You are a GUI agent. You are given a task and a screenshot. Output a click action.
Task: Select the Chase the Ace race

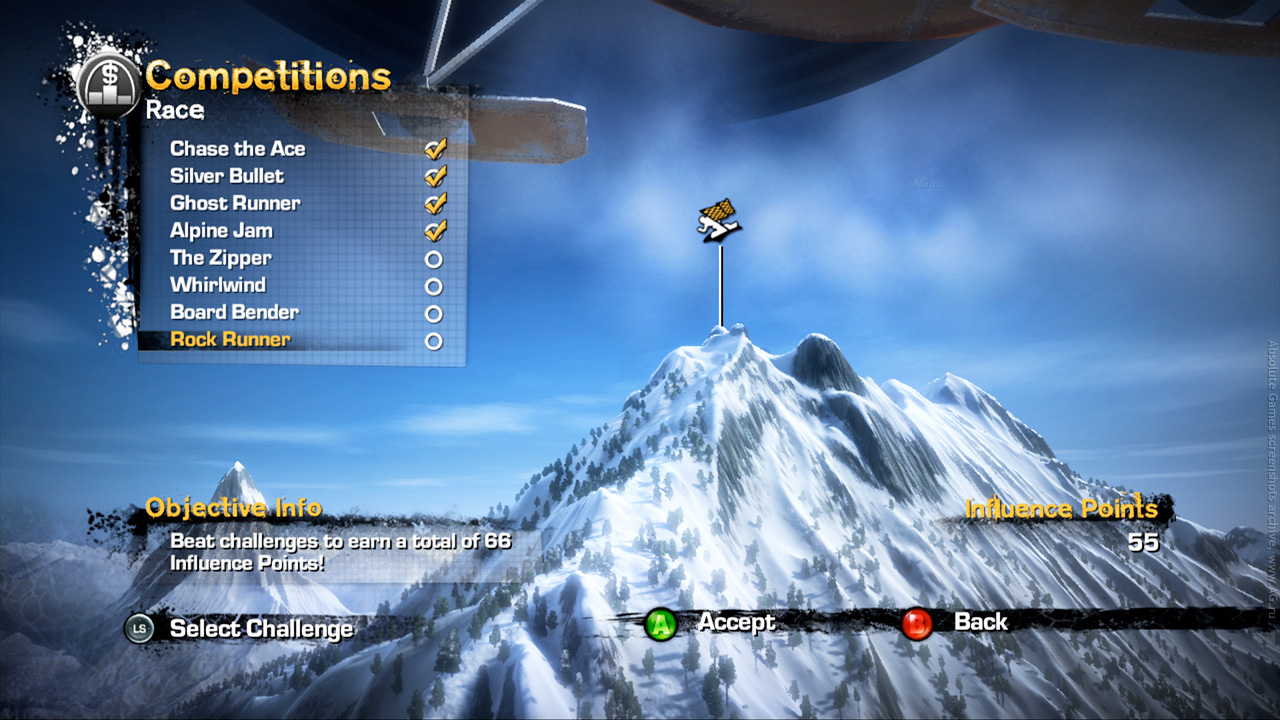pos(238,149)
